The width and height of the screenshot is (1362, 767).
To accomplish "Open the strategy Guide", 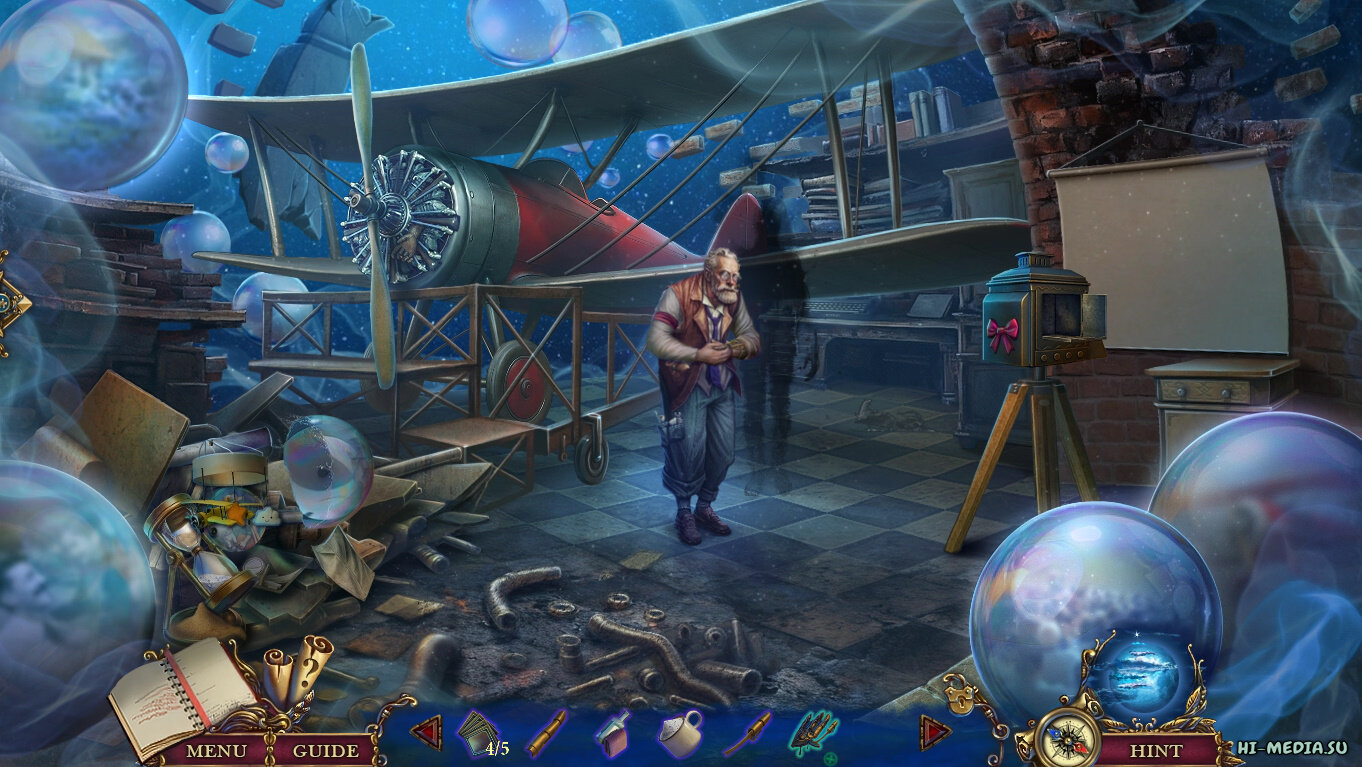I will click(x=326, y=750).
